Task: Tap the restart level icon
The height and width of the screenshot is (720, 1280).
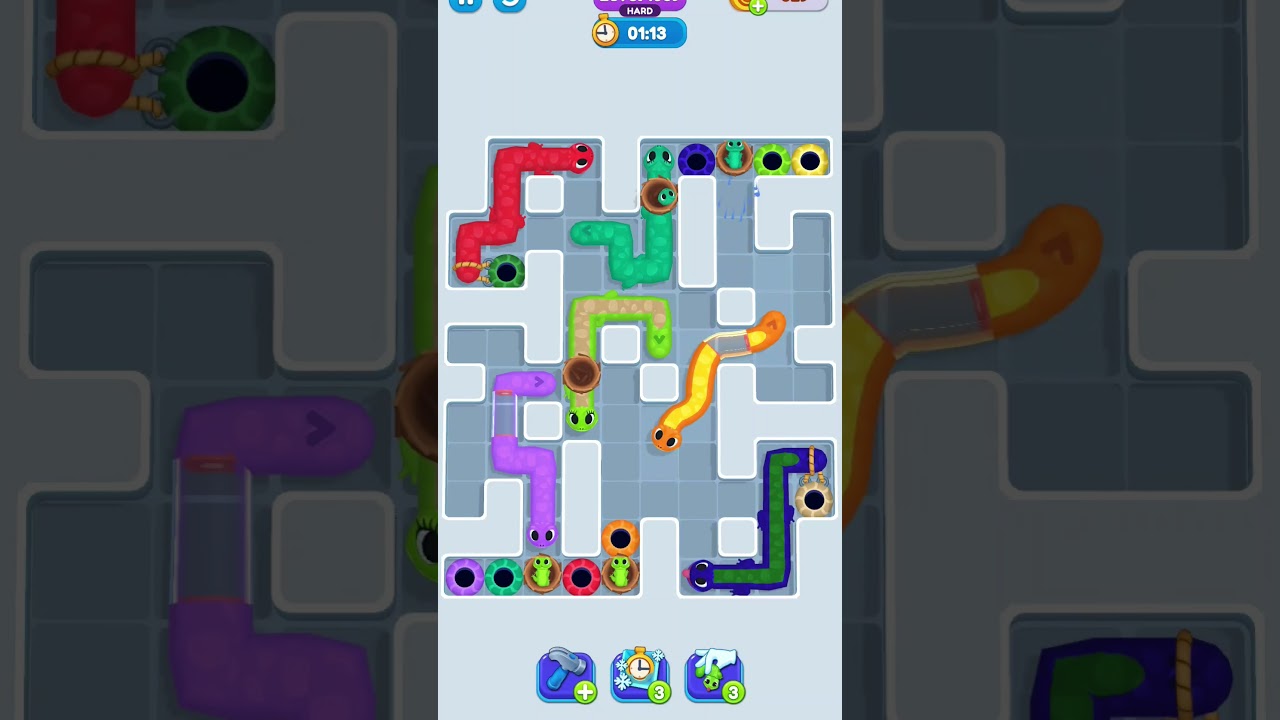Action: click(x=509, y=5)
